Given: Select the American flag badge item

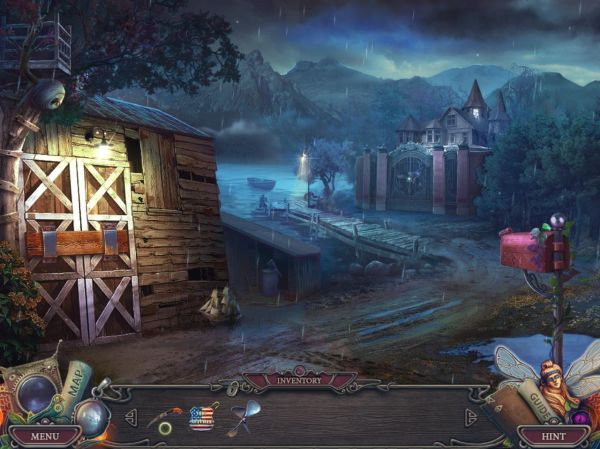Looking at the screenshot, I should click(x=203, y=417).
